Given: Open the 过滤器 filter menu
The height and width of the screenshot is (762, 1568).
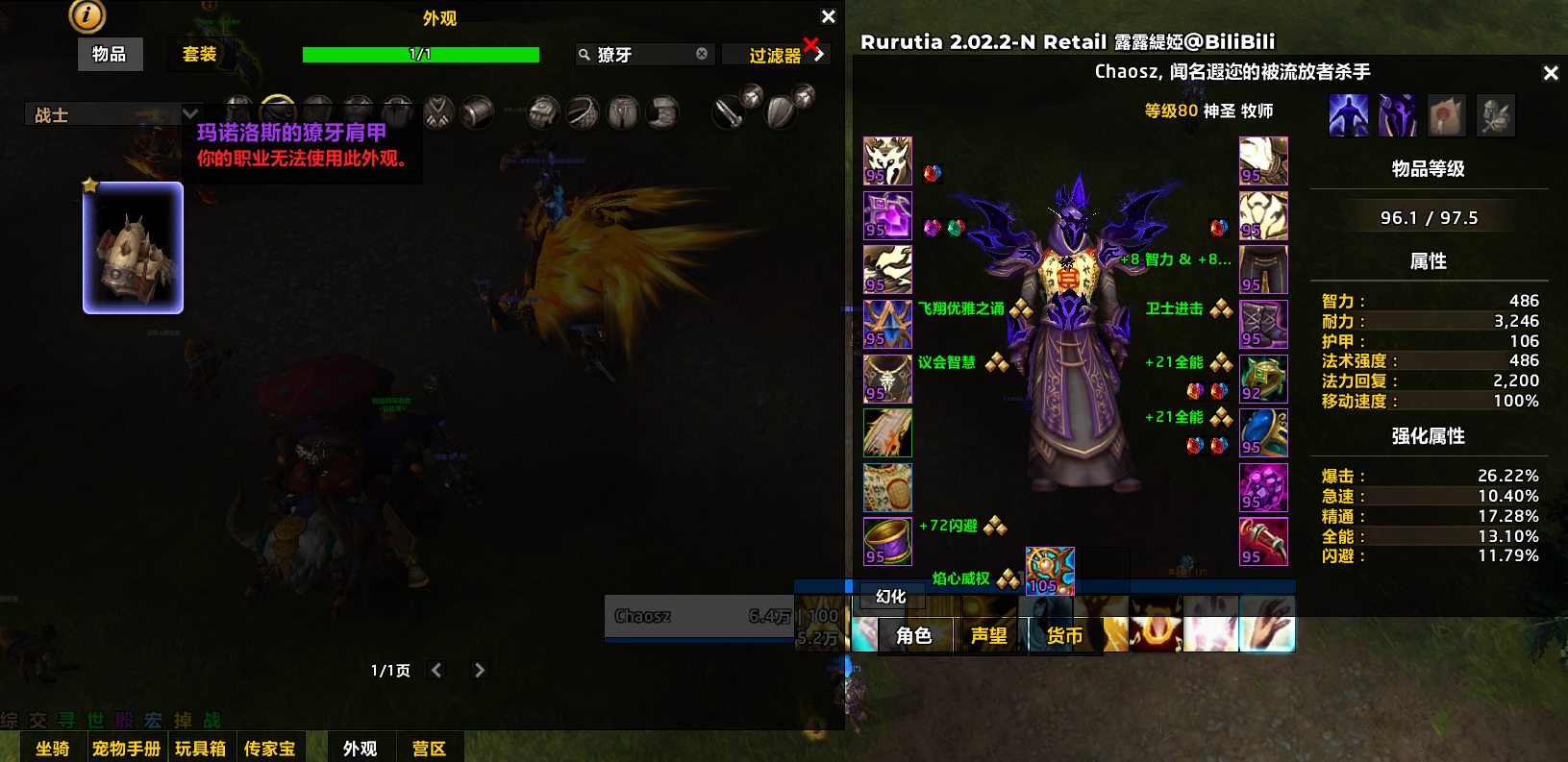Looking at the screenshot, I should [x=777, y=56].
